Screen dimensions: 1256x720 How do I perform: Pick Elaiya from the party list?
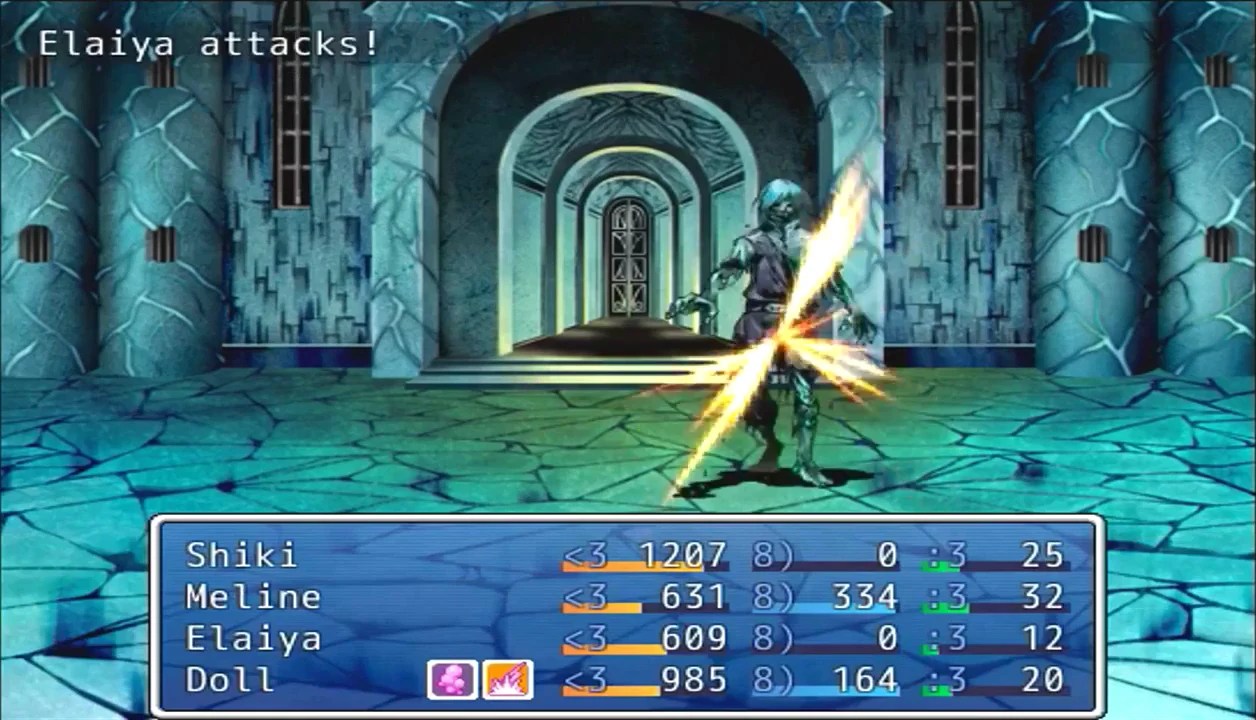click(253, 639)
